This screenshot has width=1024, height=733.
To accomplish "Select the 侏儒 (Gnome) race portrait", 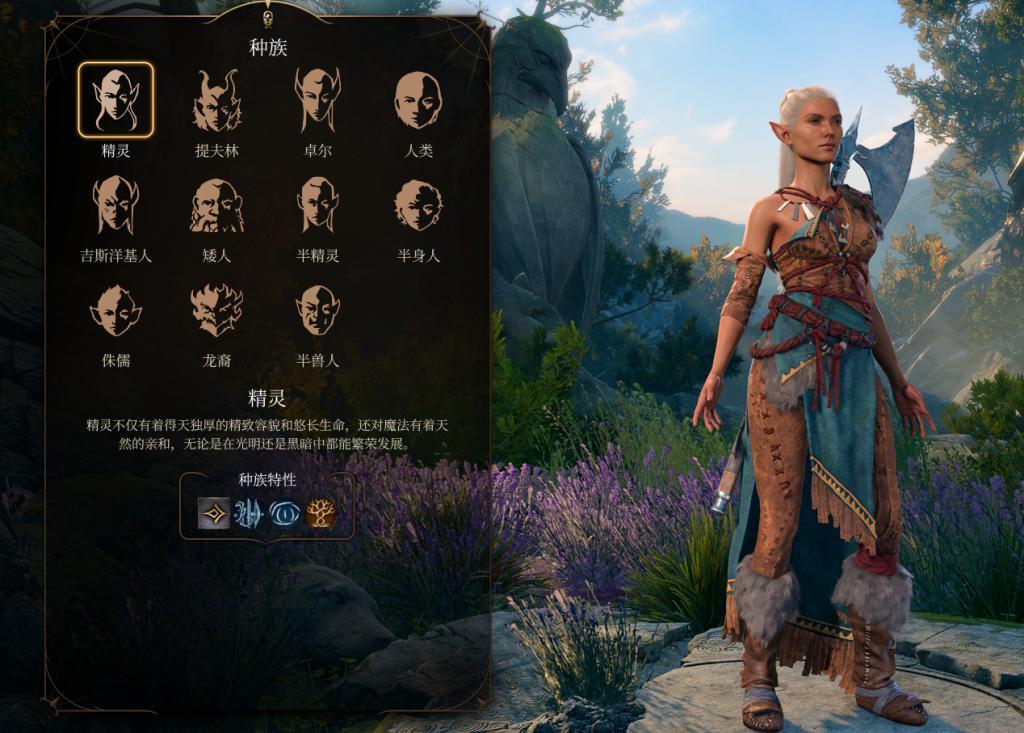I will pyautogui.click(x=116, y=310).
